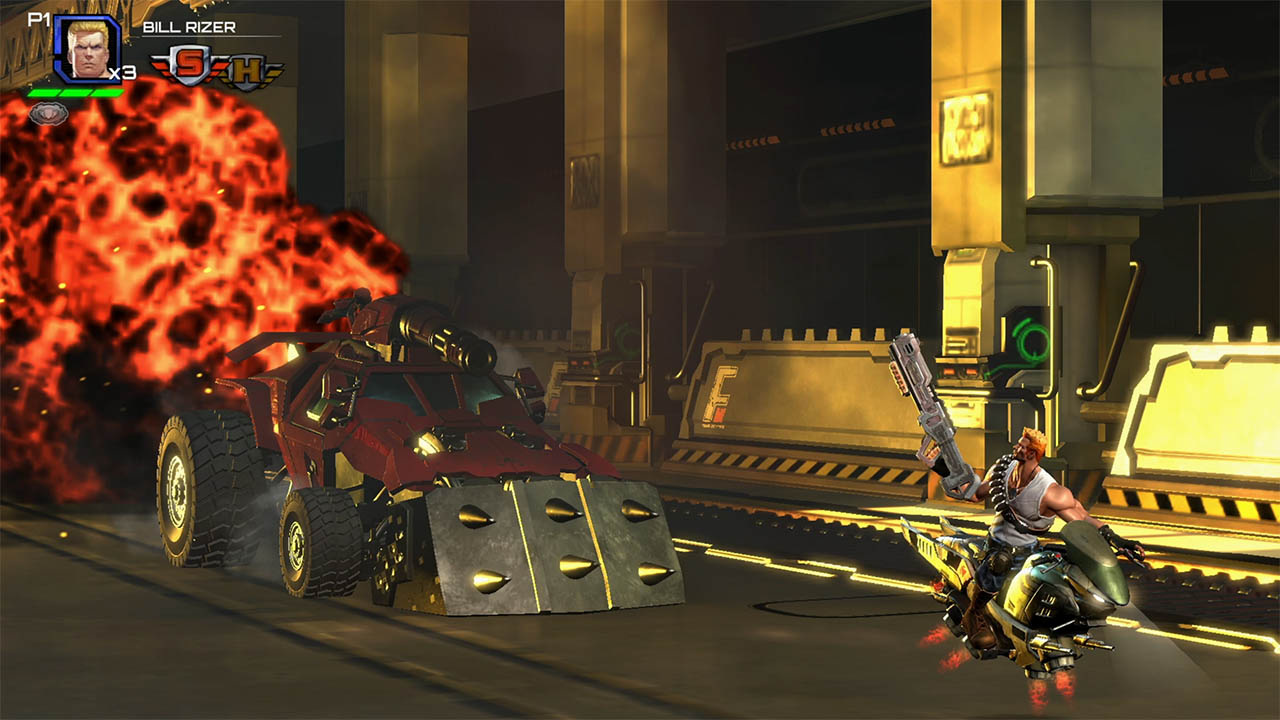Click the P1 portrait frame to switch view
Screen dimensions: 1280x720
pos(88,50)
